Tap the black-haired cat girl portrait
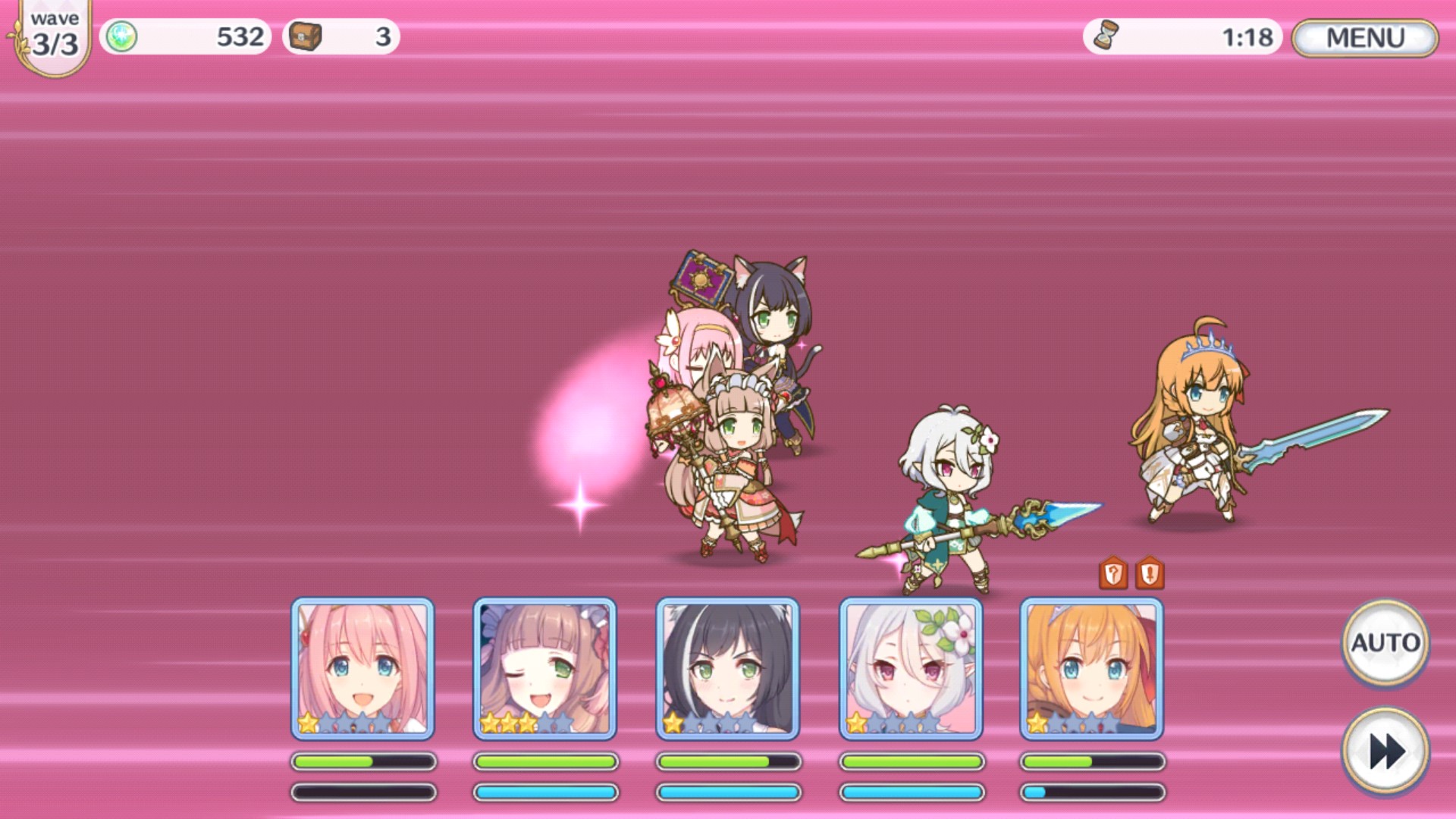The image size is (1456, 819). [x=727, y=668]
